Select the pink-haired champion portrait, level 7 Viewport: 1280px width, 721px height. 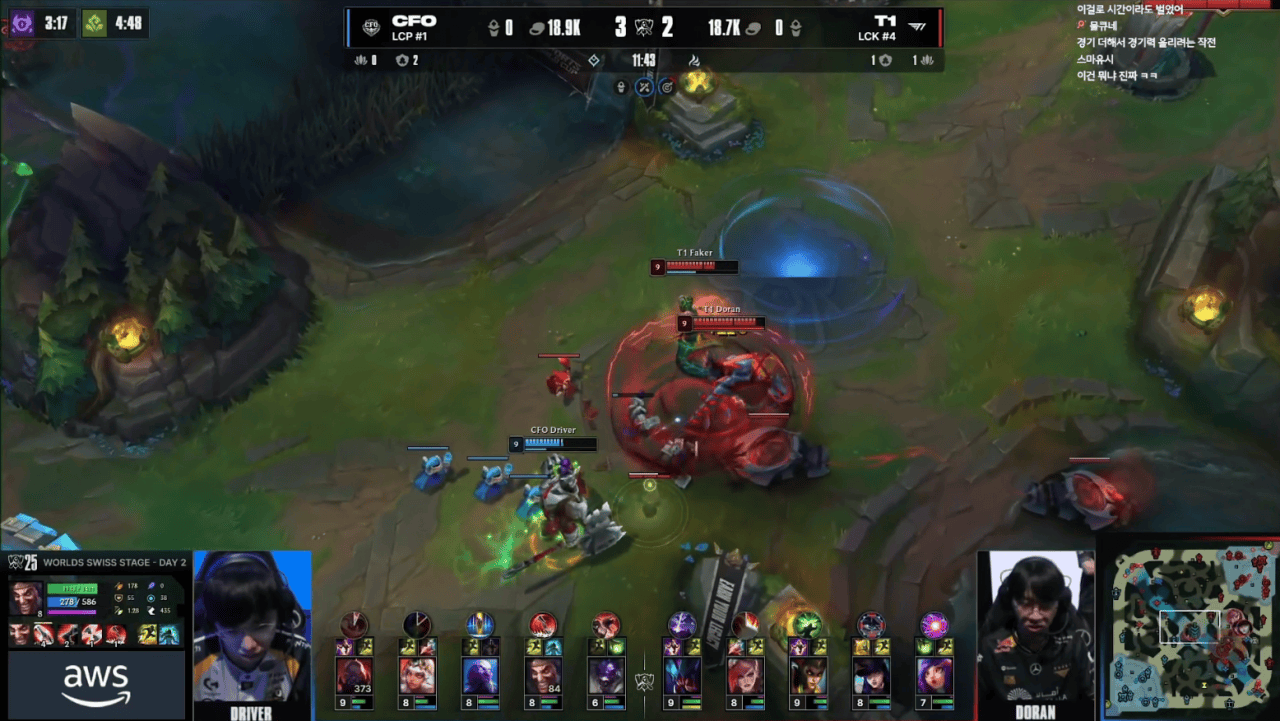point(935,676)
